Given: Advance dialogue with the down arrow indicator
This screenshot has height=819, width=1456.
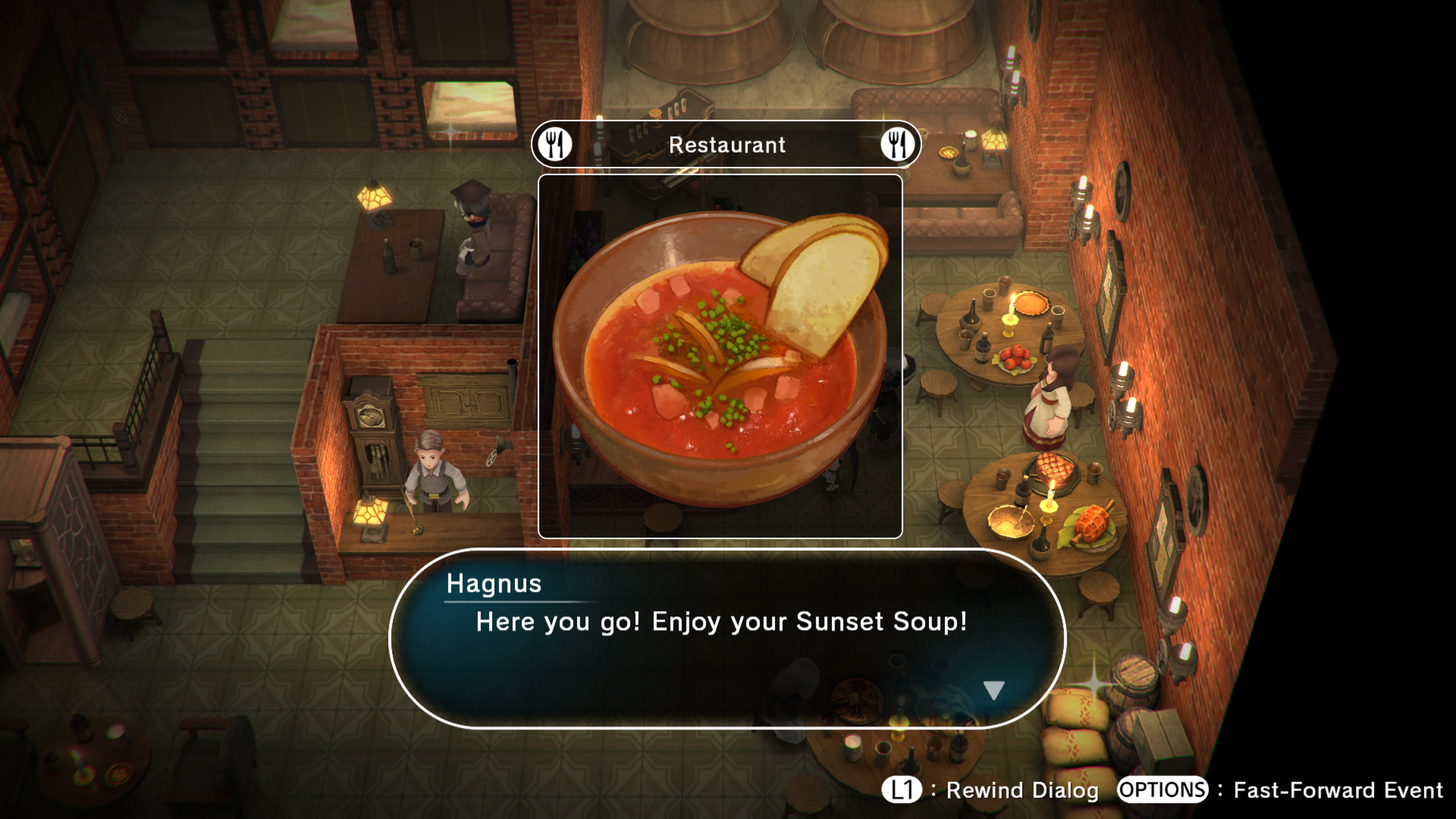Looking at the screenshot, I should point(993,689).
